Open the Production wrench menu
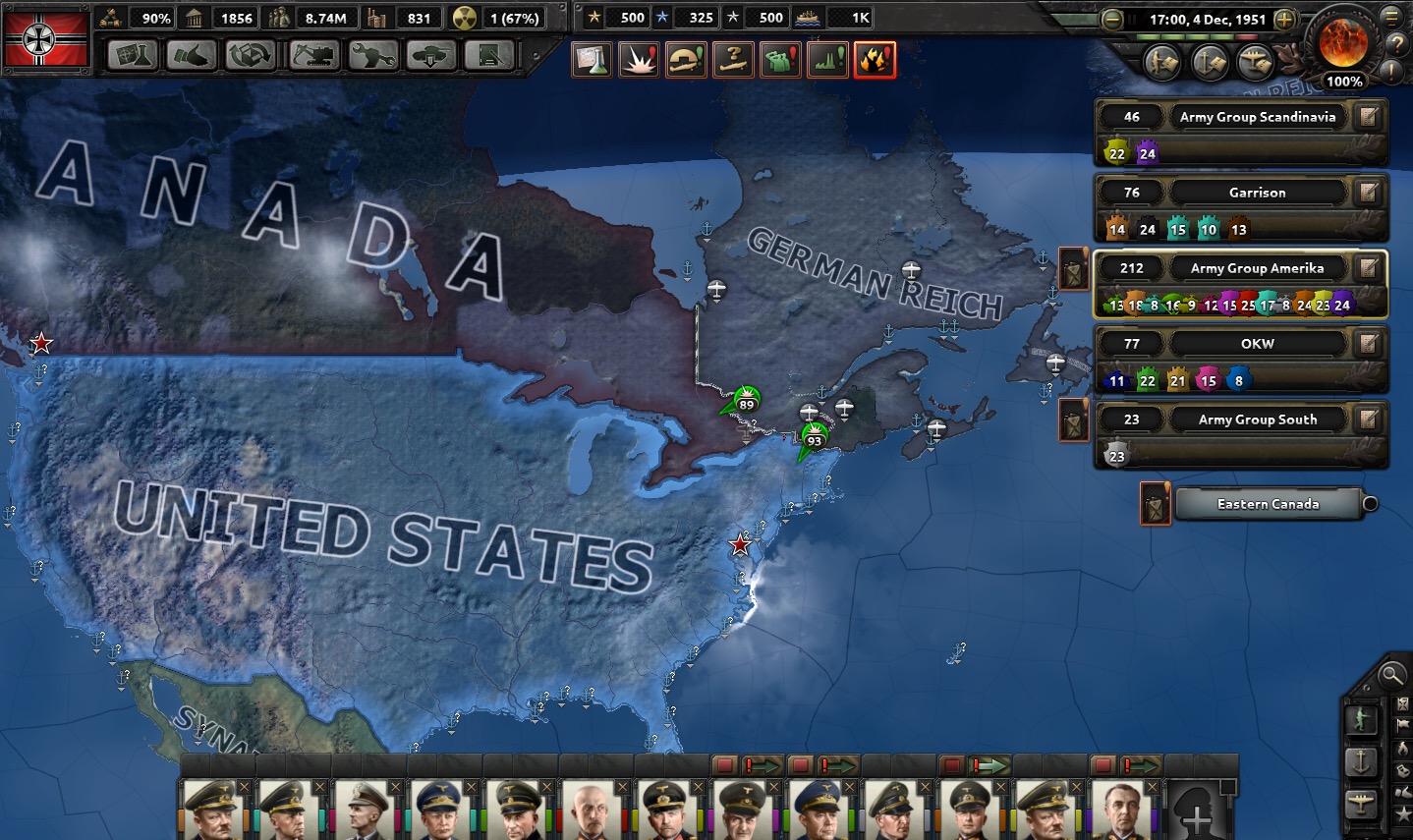Viewport: 1413px width, 840px height. click(x=373, y=56)
